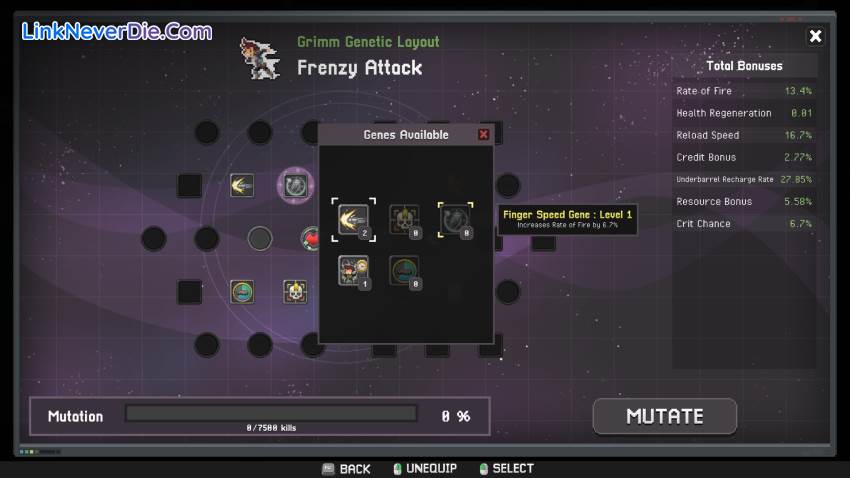
Task: Select the equipped teal gene in the layout
Action: (x=241, y=291)
